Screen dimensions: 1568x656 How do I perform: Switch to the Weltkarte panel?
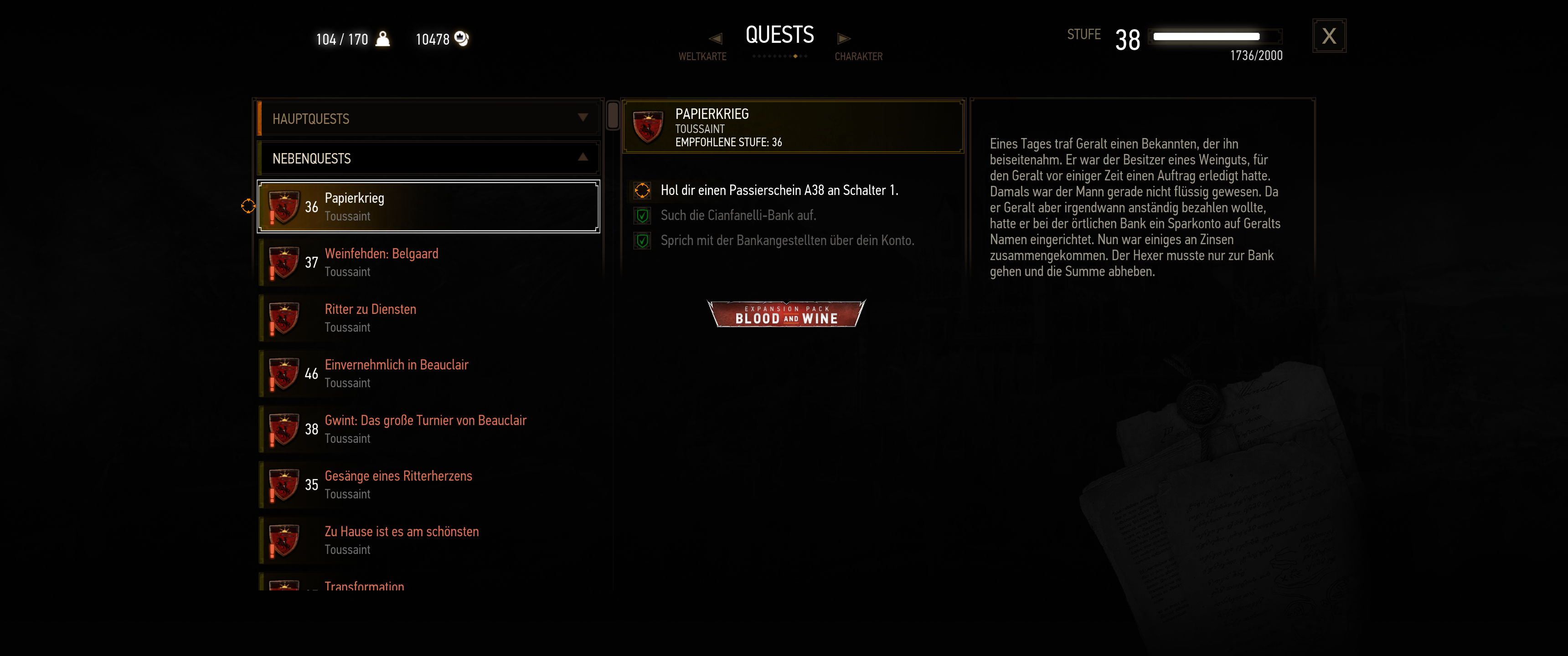point(702,56)
